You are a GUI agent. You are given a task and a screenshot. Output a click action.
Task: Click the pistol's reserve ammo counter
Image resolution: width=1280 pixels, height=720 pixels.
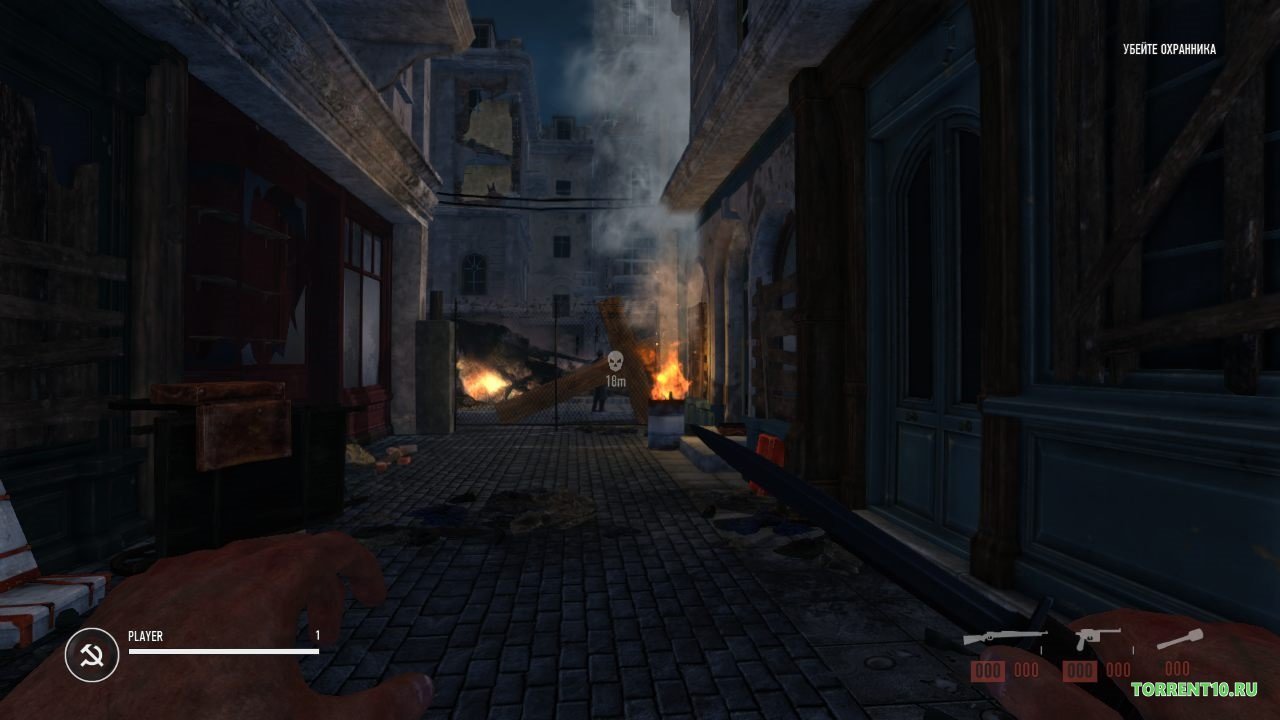click(x=1117, y=668)
